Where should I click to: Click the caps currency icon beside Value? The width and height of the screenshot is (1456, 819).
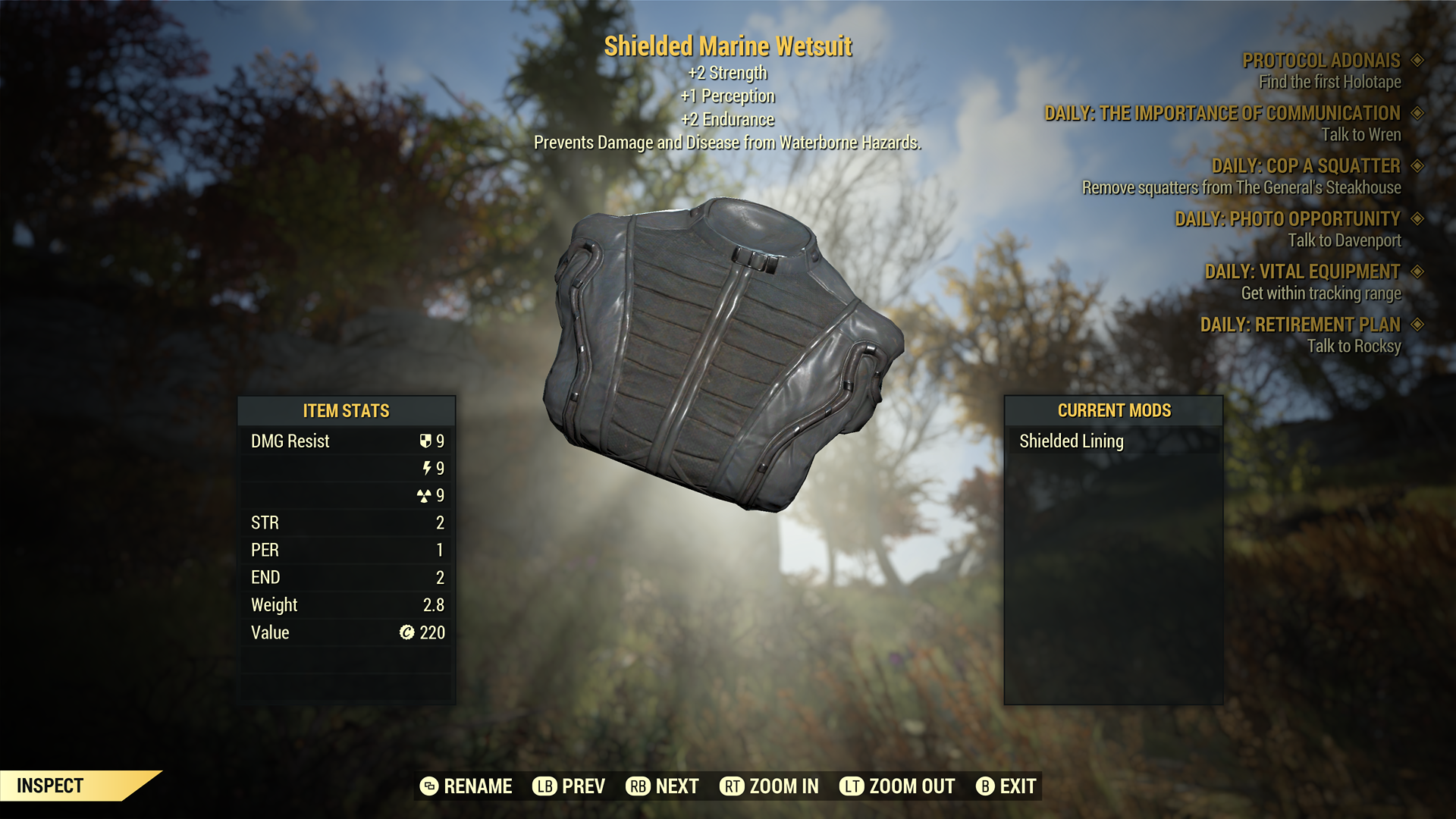coord(407,632)
